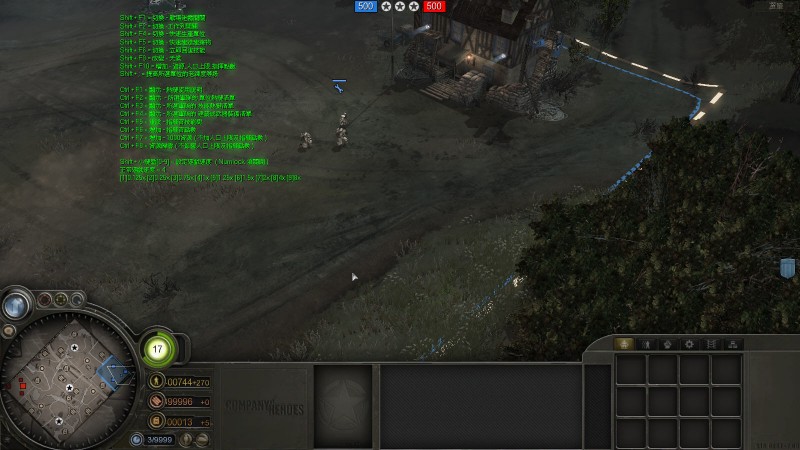The width and height of the screenshot is (800, 450).
Task: Select the blue population cap icon
Action: pyautogui.click(x=137, y=440)
